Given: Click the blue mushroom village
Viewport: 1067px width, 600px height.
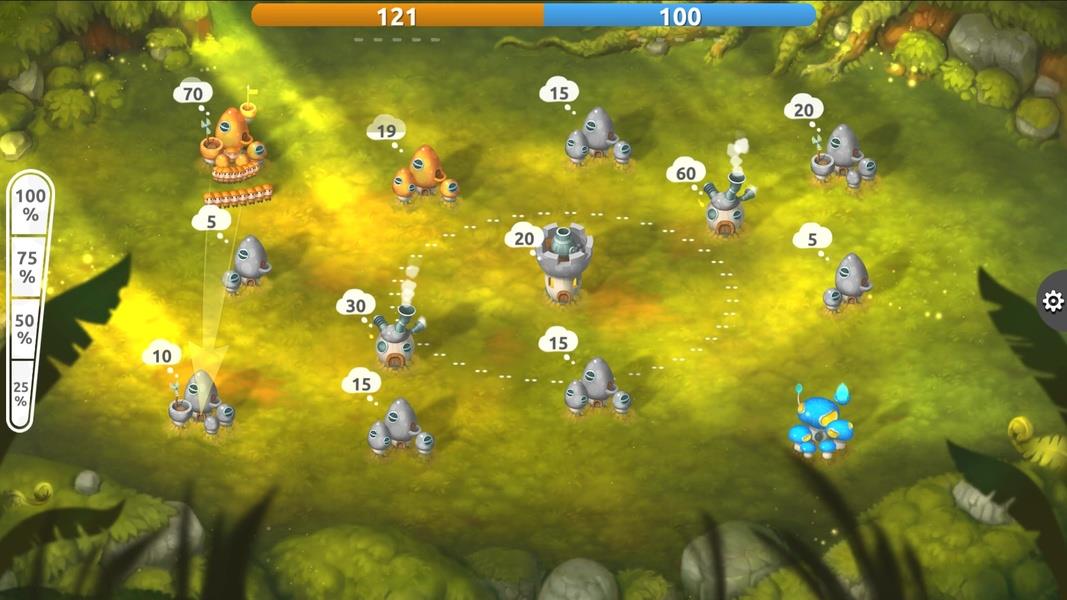Looking at the screenshot, I should [x=820, y=426].
